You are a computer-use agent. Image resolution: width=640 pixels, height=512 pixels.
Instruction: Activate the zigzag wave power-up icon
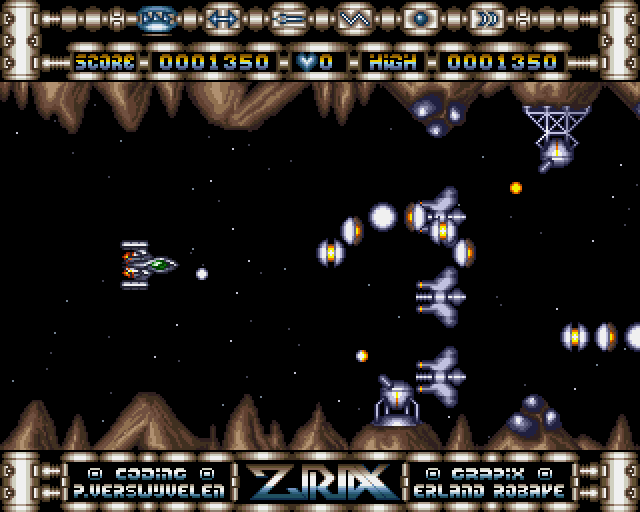click(354, 18)
